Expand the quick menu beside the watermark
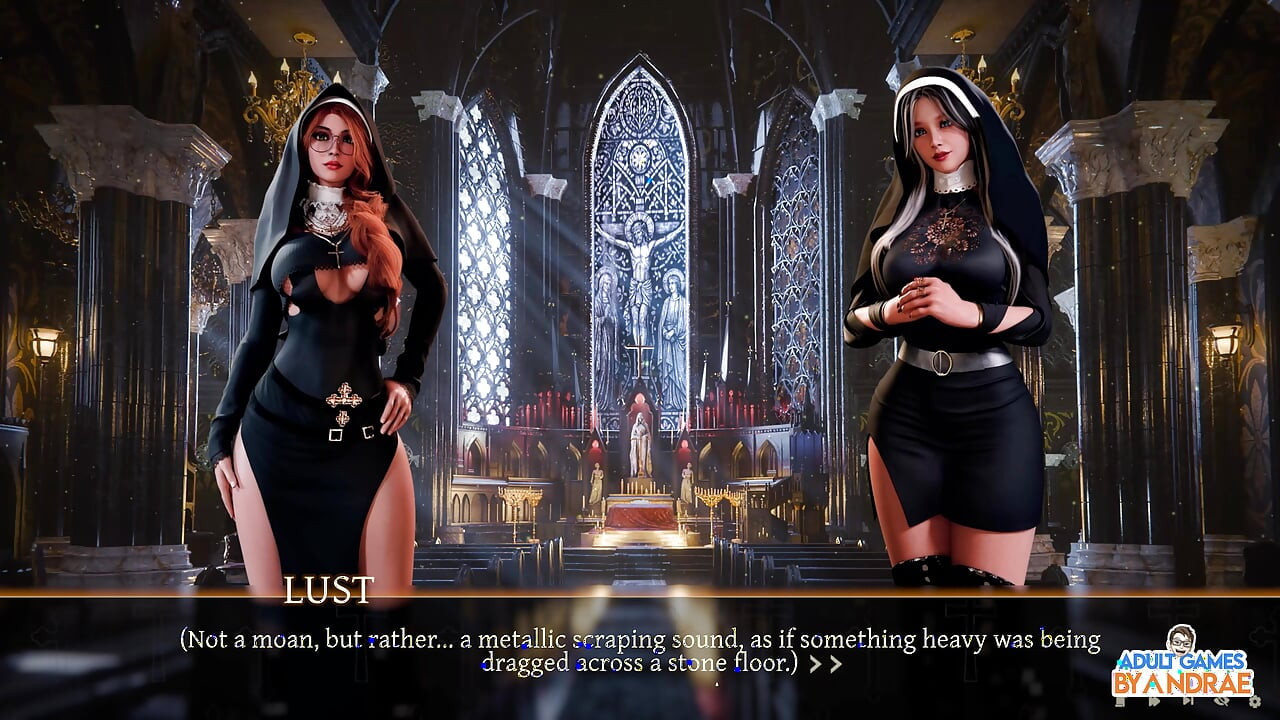This screenshot has height=720, width=1280. coord(1120,702)
